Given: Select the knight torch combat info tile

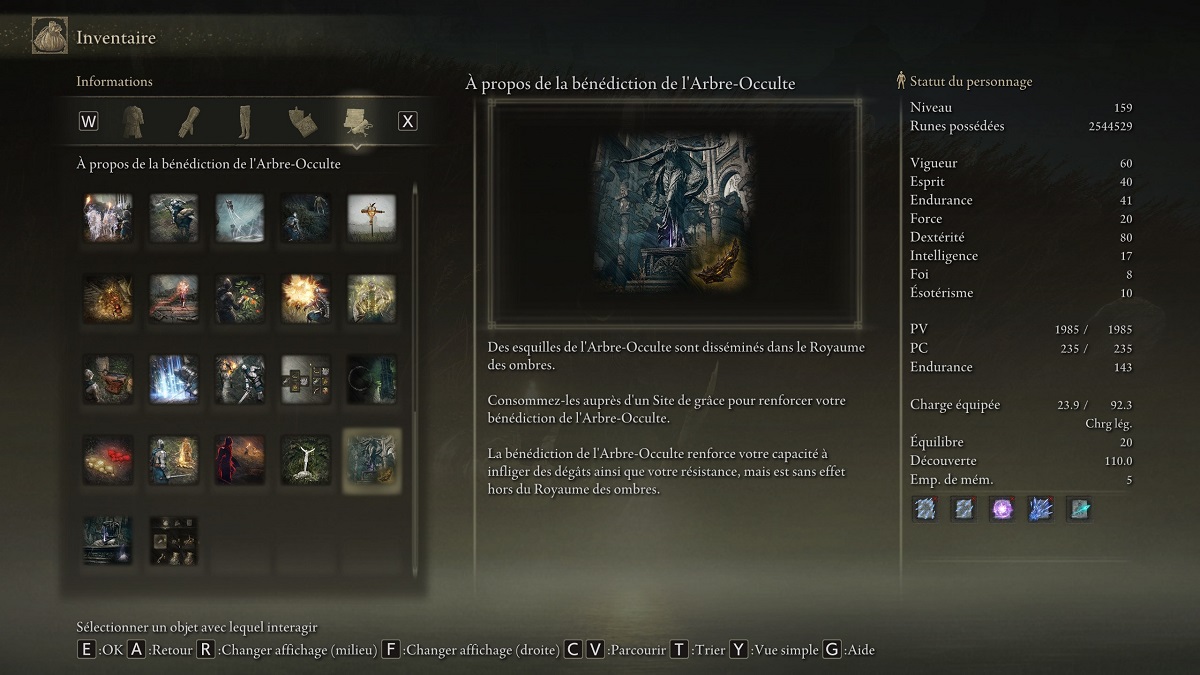Looking at the screenshot, I should (x=239, y=379).
